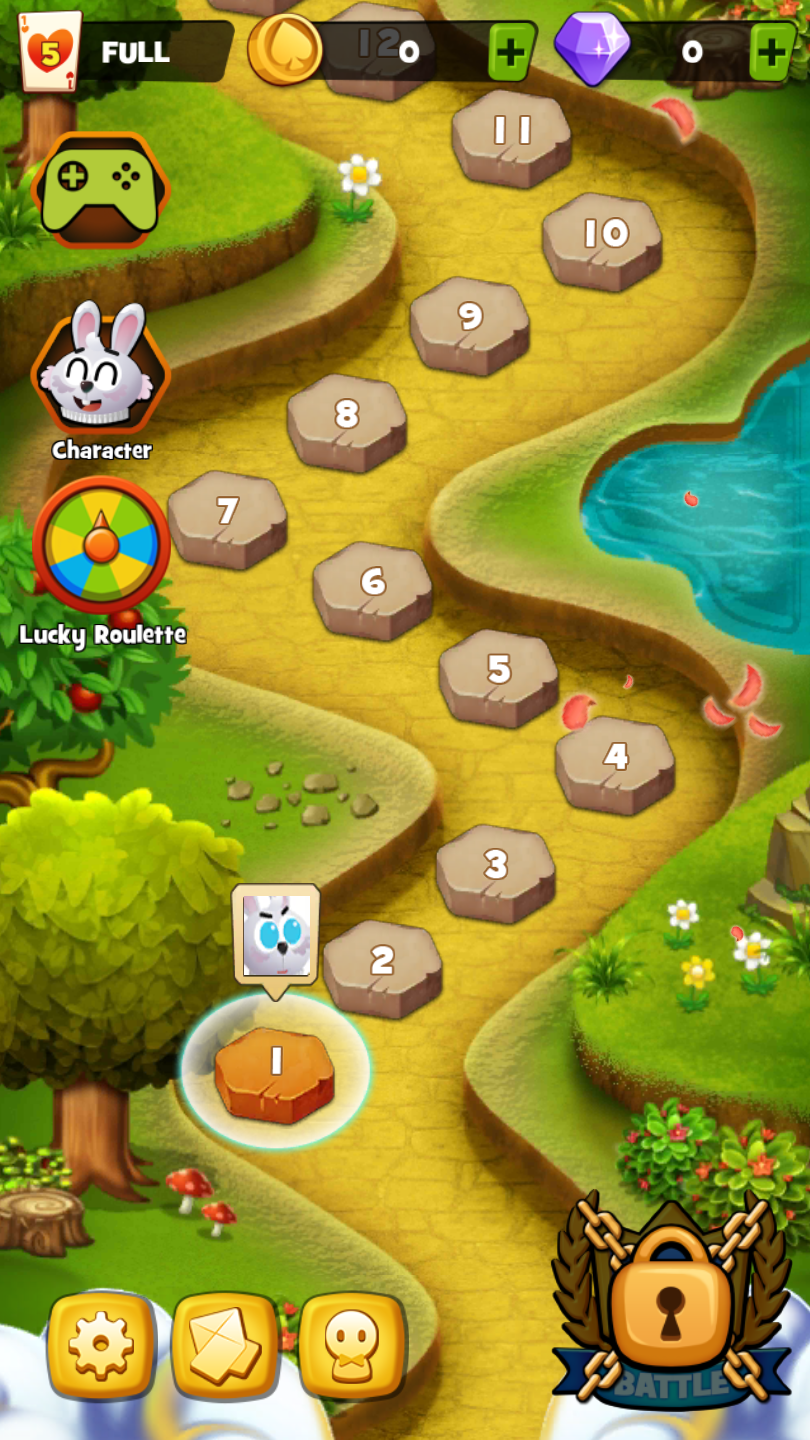Open settings with the gear button

pos(101,1345)
